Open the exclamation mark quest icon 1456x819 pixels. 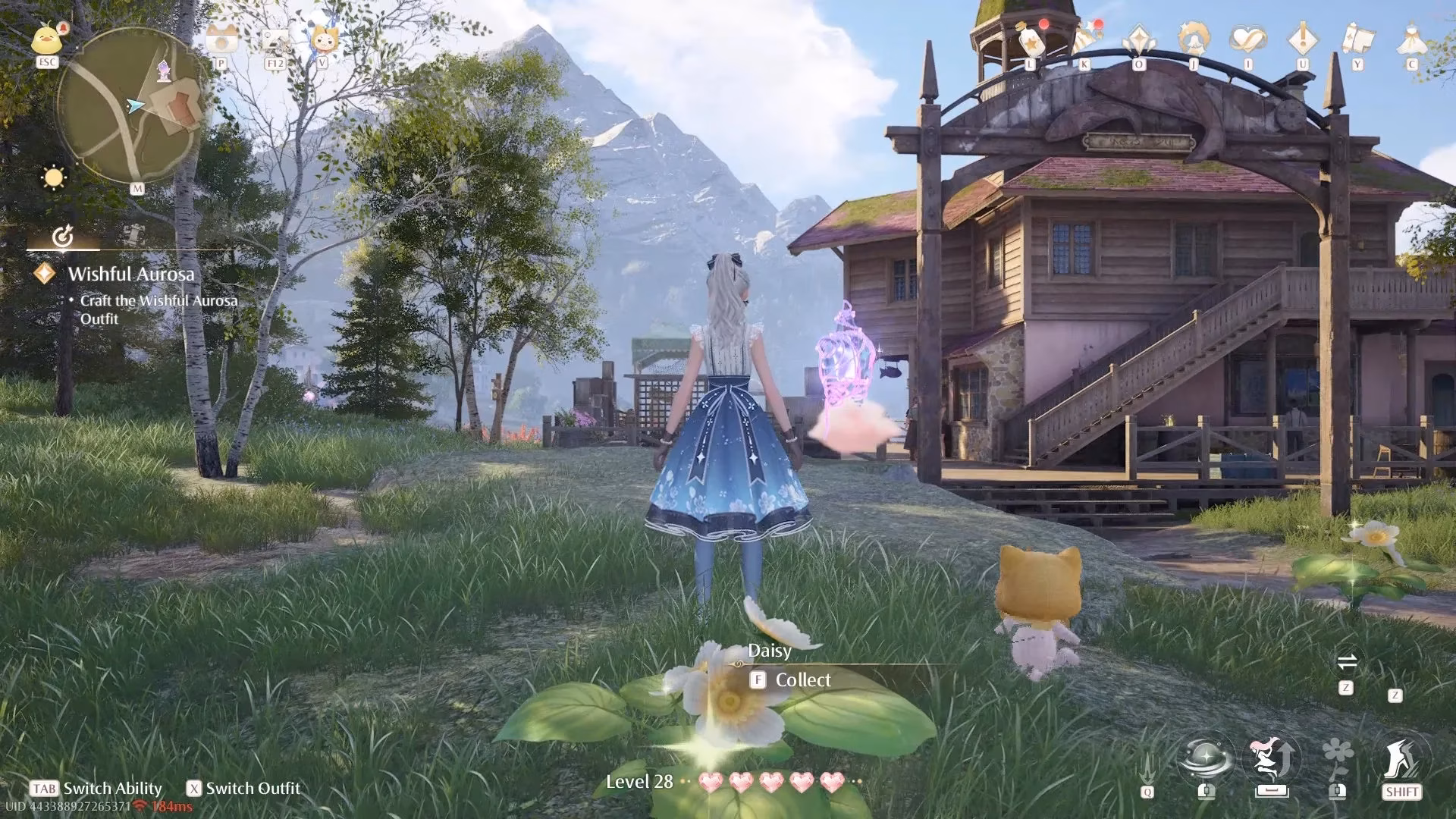(x=1303, y=39)
